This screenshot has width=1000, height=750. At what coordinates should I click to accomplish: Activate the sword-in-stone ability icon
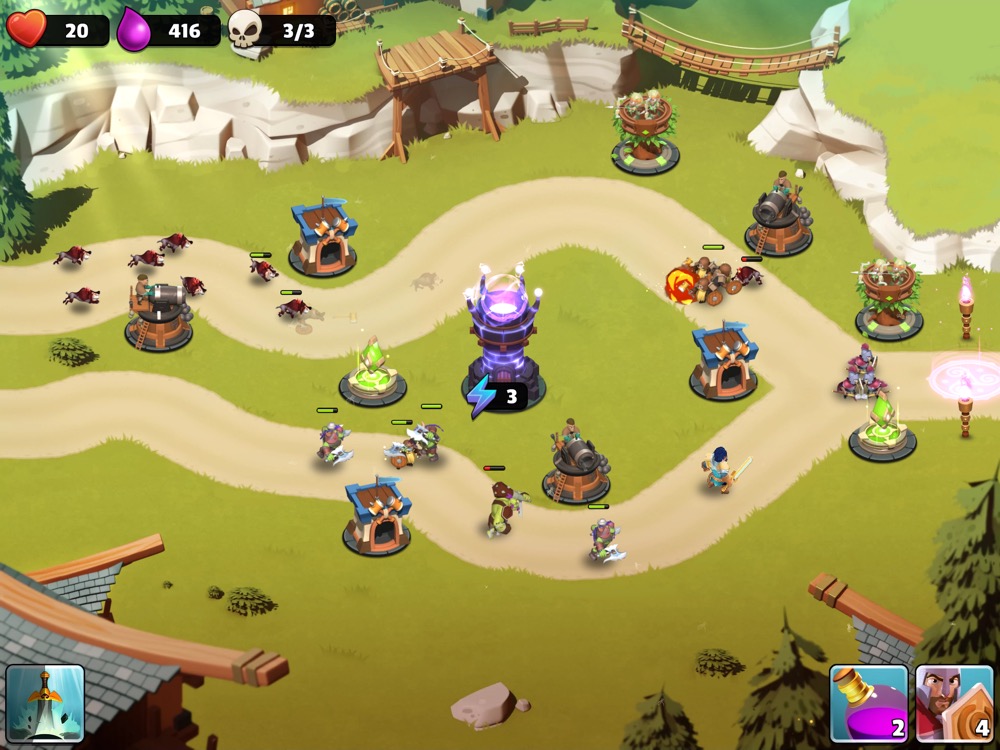click(x=45, y=703)
